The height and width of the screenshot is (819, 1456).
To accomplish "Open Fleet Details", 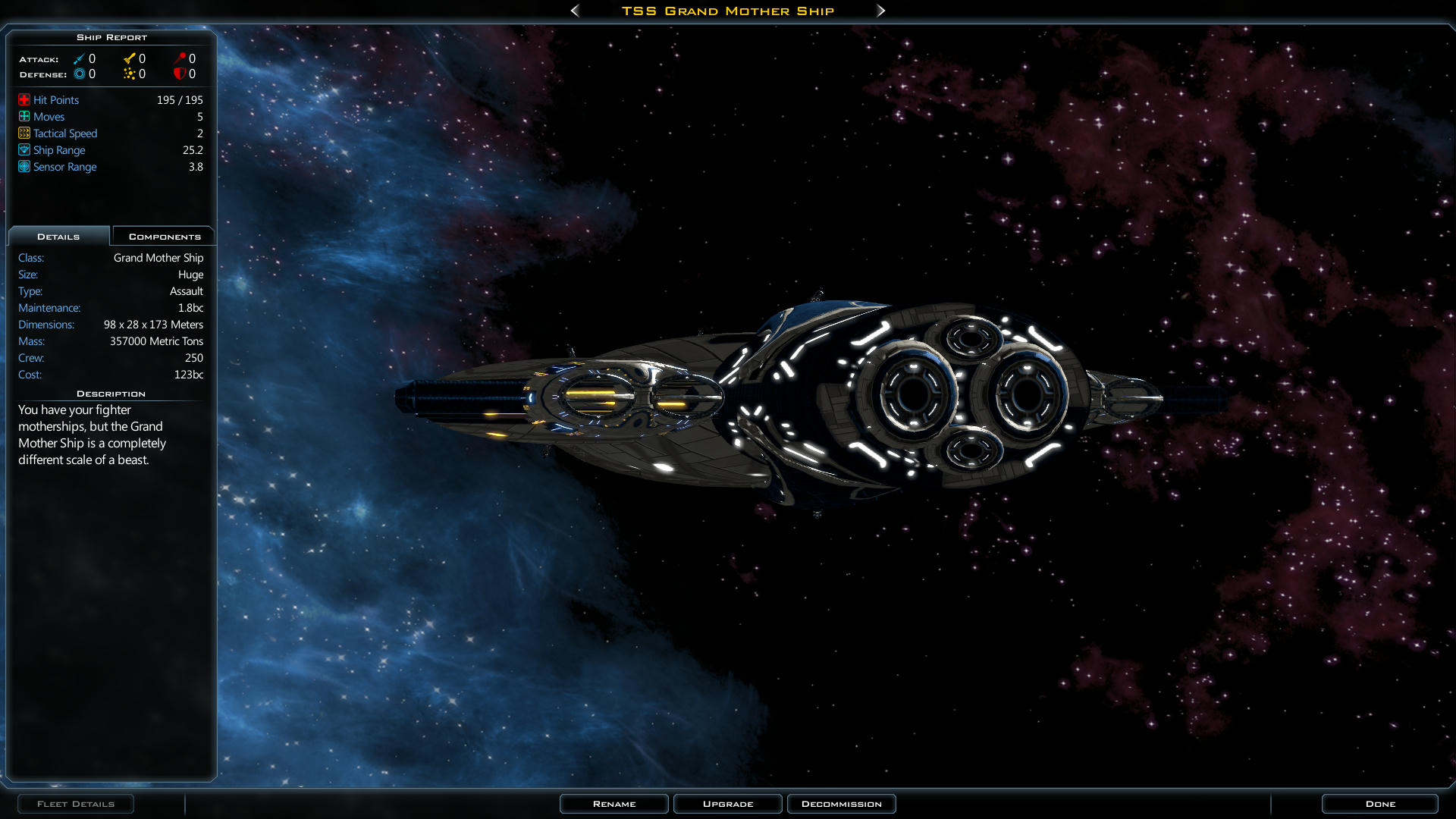I will (x=76, y=804).
